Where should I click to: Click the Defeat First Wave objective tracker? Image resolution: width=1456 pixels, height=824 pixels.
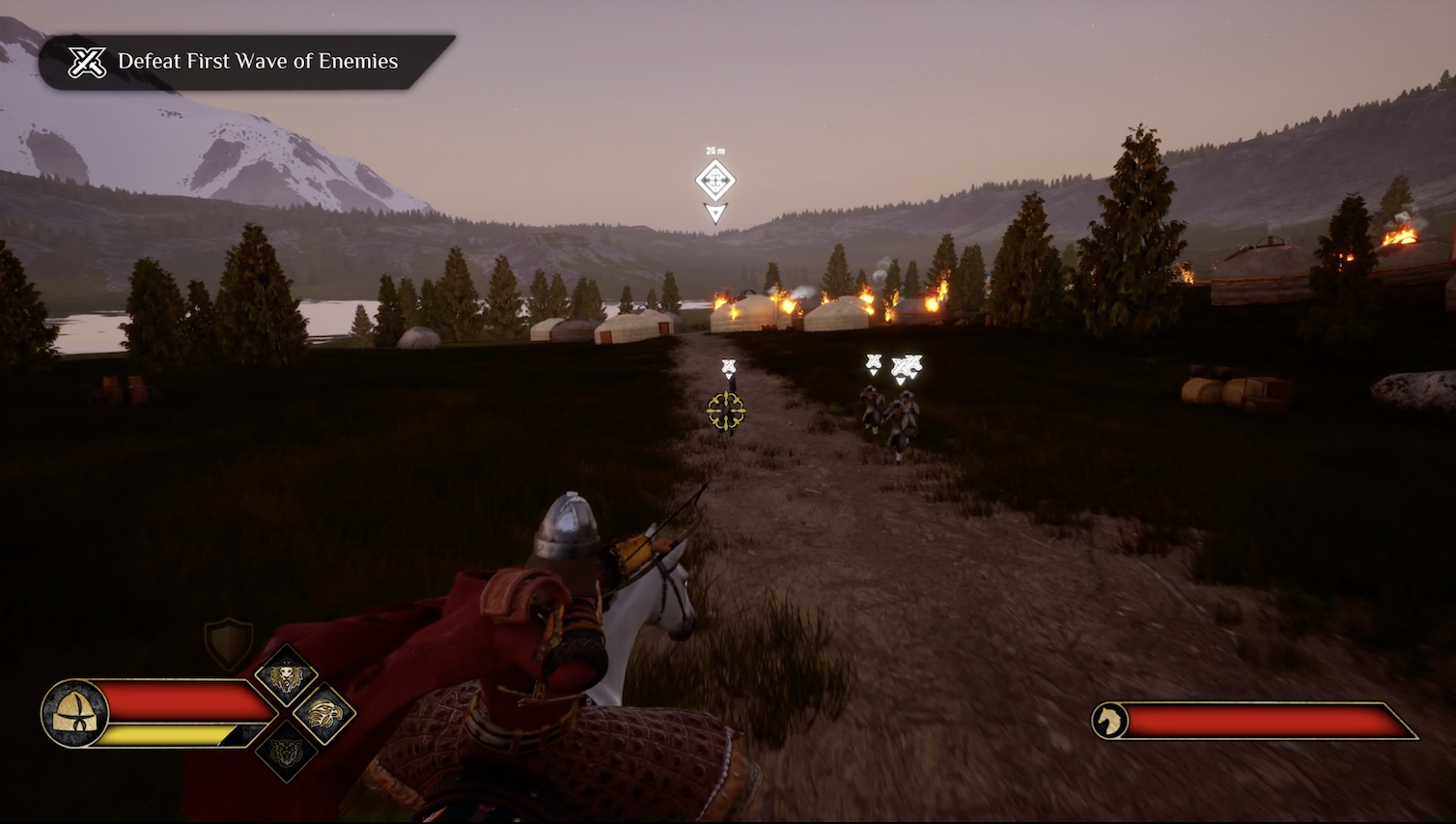[246, 62]
